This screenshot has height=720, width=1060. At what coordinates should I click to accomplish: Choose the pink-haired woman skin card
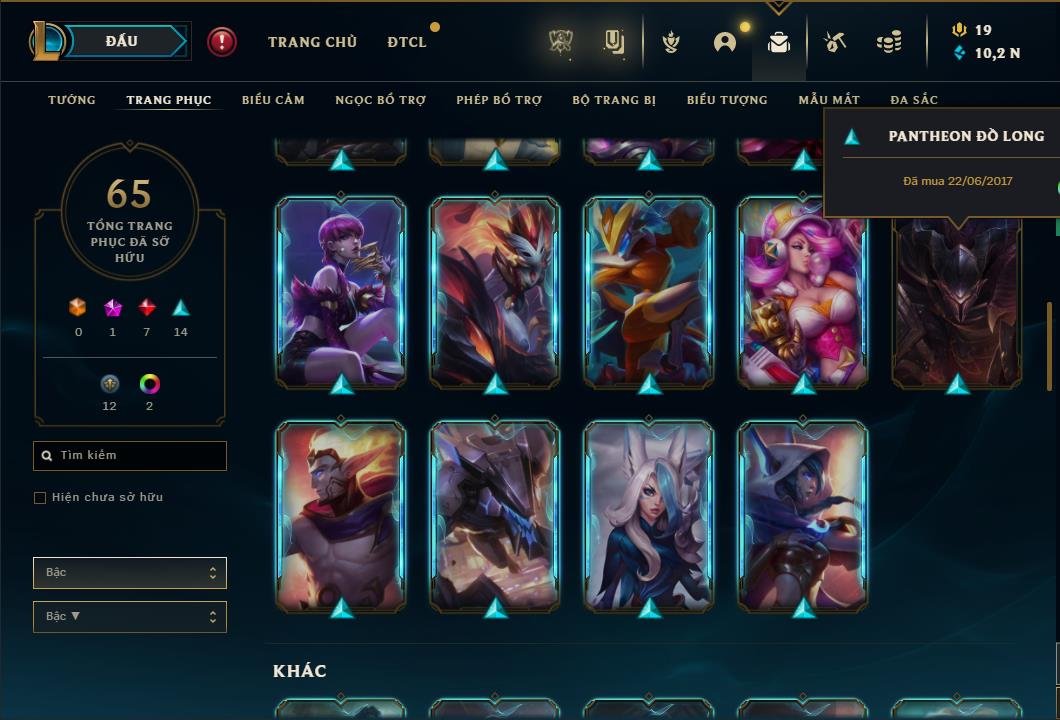802,291
